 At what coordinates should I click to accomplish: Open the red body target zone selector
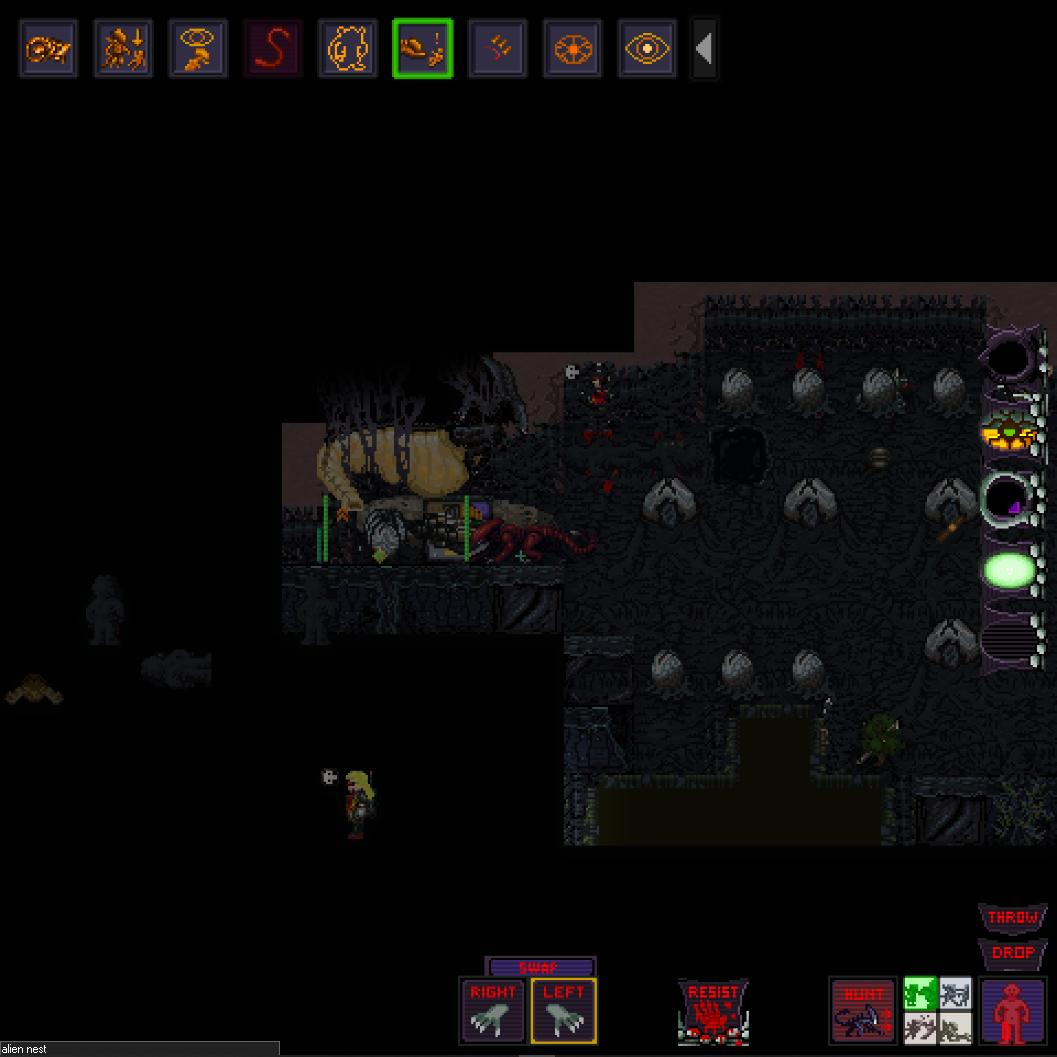click(1013, 1010)
